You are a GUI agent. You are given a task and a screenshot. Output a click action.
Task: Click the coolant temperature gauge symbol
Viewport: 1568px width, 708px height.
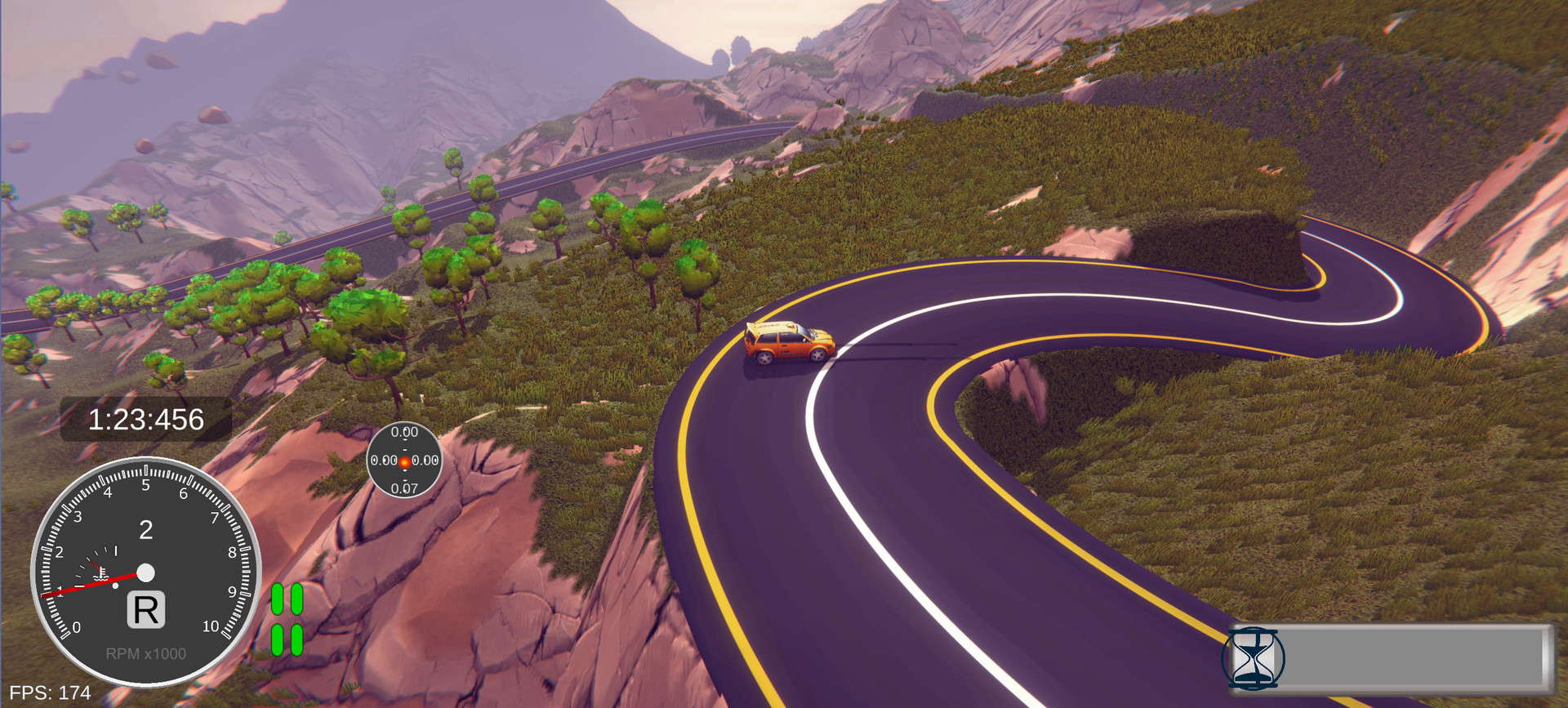click(x=100, y=572)
